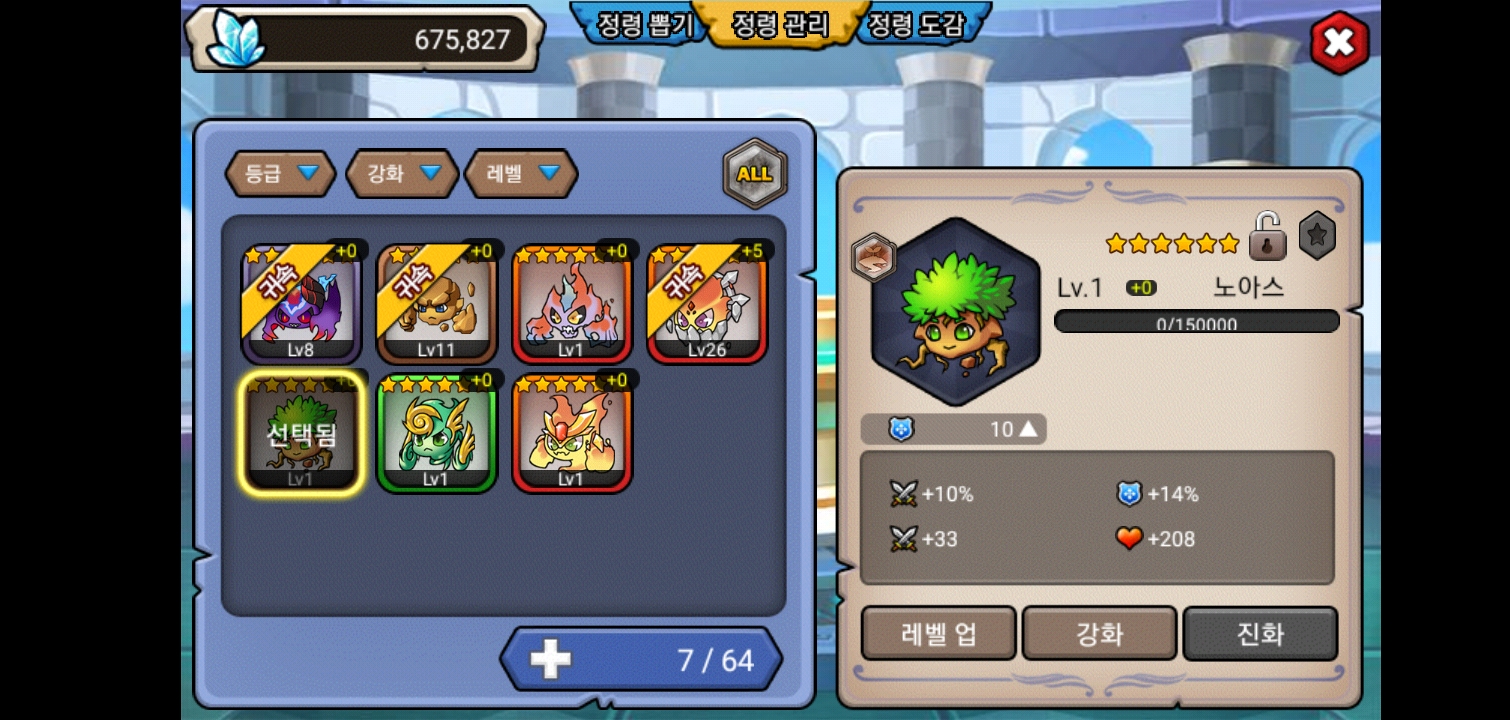Expand spirit storage with the plus button

click(x=550, y=659)
